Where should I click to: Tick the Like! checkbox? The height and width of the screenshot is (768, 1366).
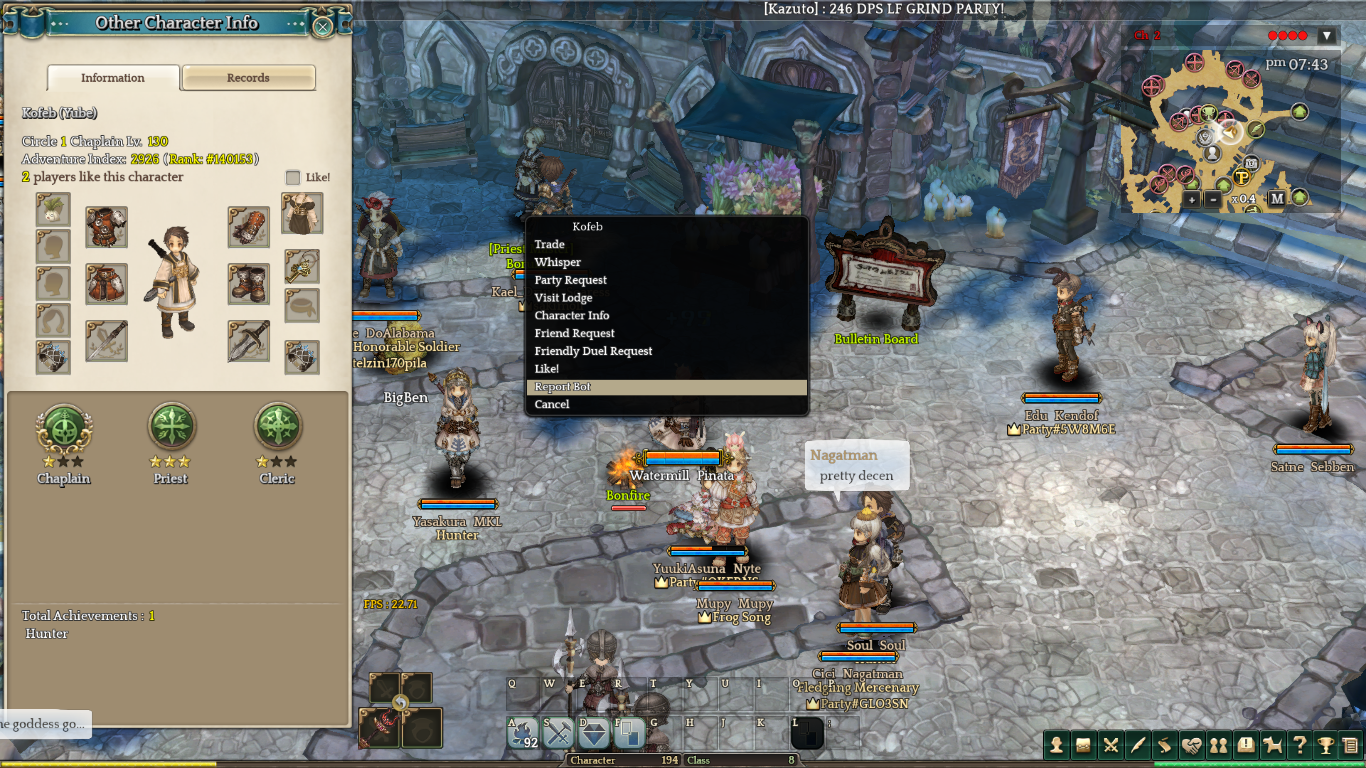293,178
